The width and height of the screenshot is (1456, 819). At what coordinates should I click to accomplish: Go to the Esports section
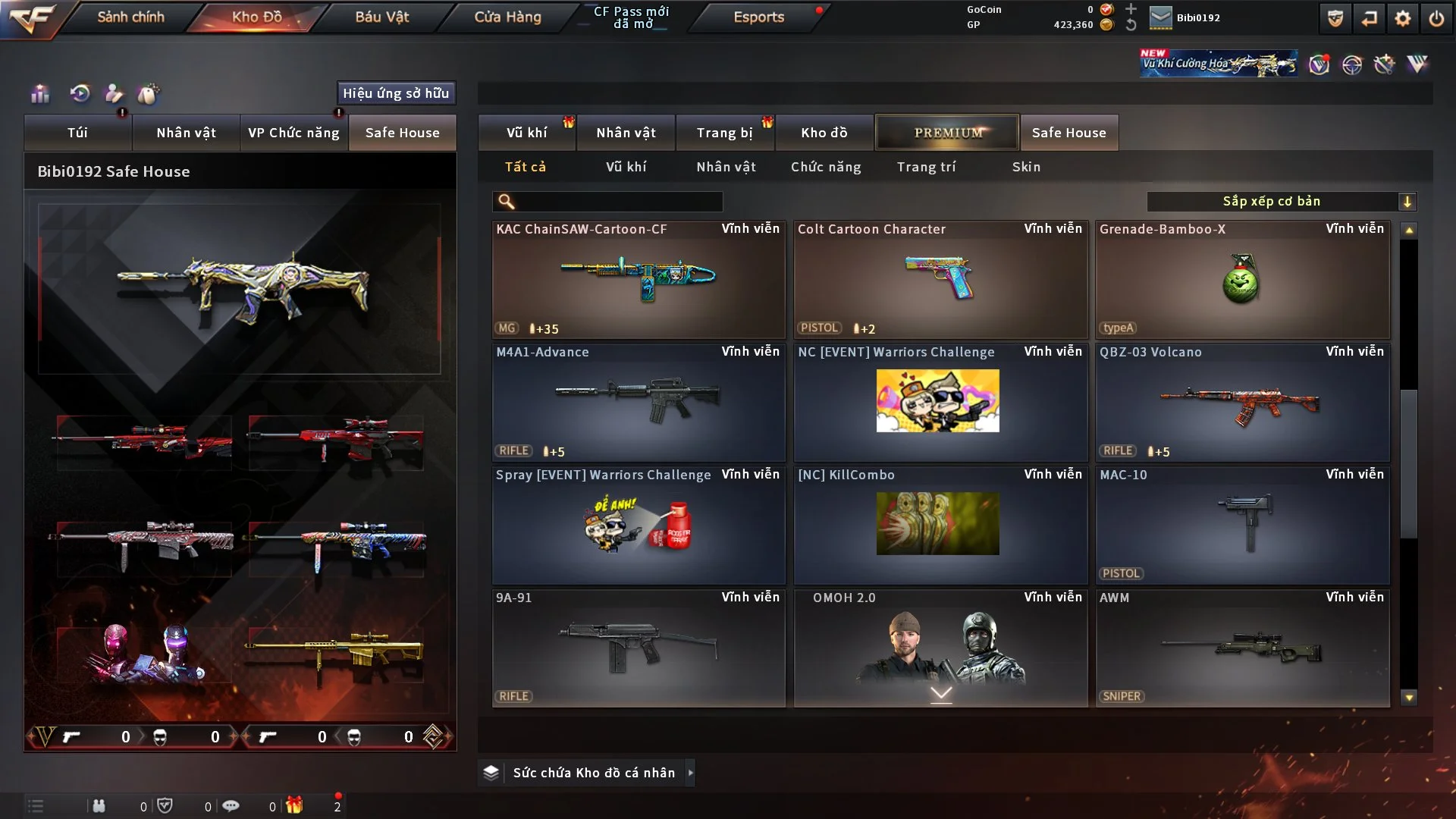[x=758, y=17]
